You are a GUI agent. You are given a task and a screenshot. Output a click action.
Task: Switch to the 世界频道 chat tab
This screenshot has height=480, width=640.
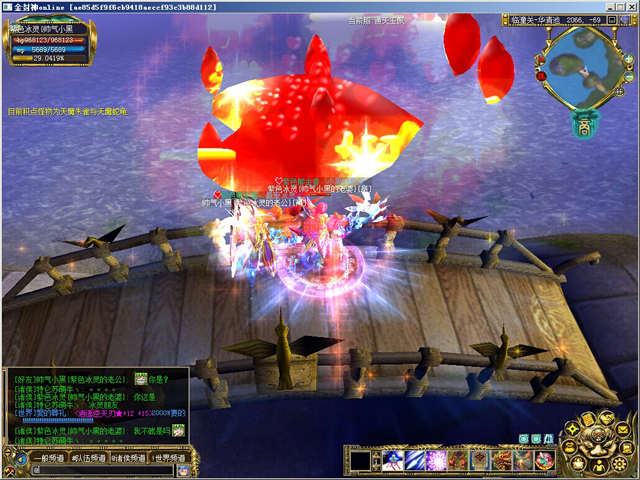(x=170, y=457)
